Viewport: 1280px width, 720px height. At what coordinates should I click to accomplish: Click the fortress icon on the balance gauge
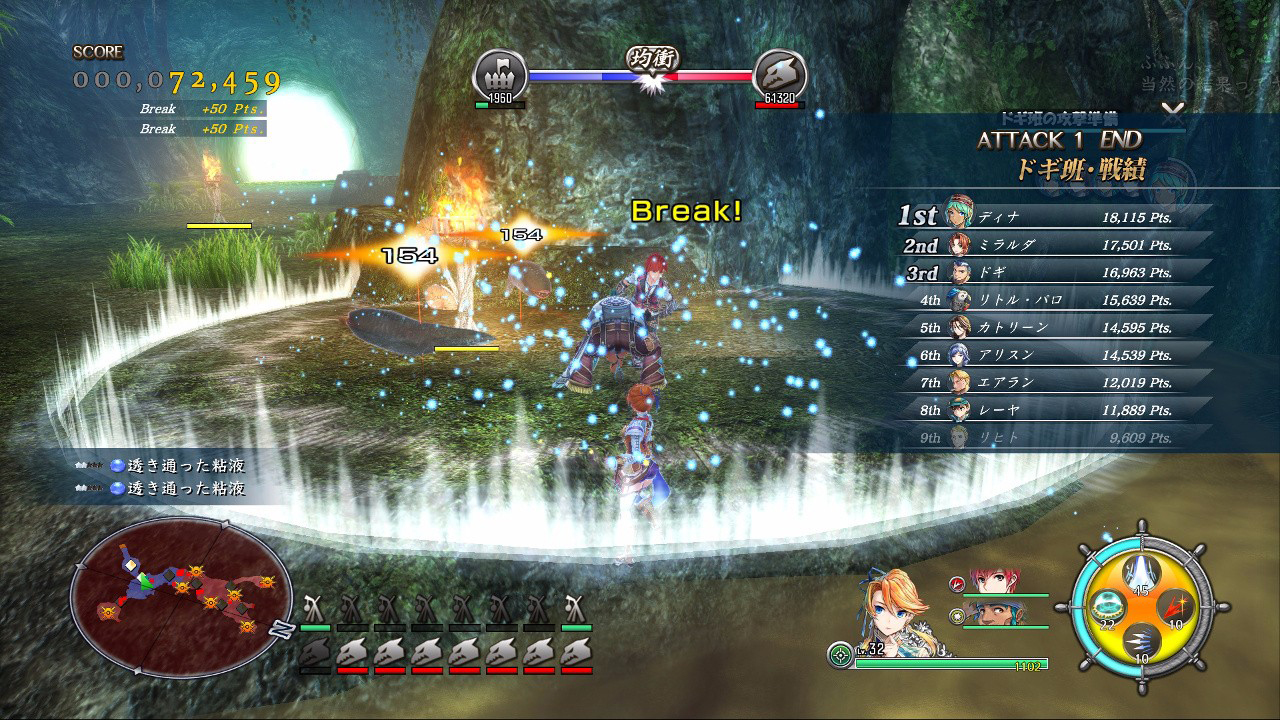point(499,73)
